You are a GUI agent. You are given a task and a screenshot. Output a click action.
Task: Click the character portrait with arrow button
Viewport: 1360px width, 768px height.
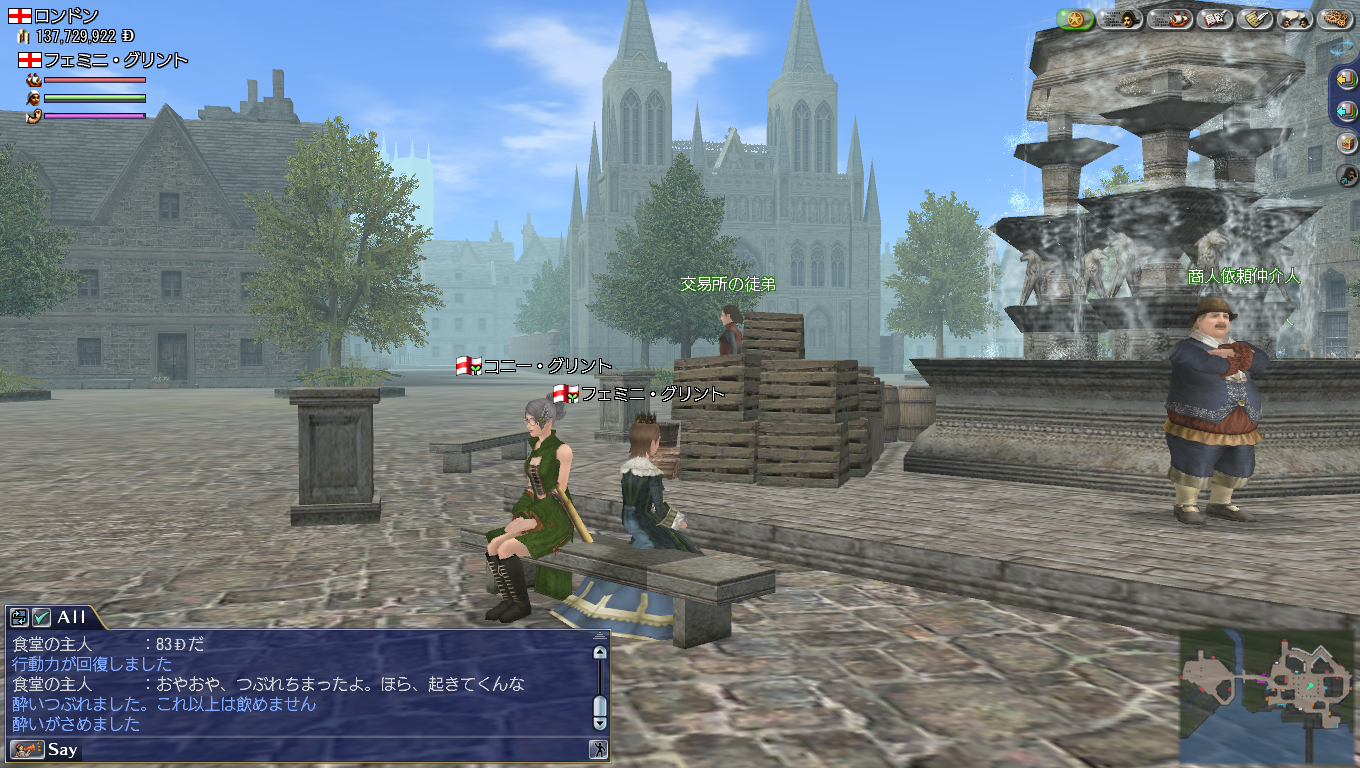click(x=1346, y=175)
